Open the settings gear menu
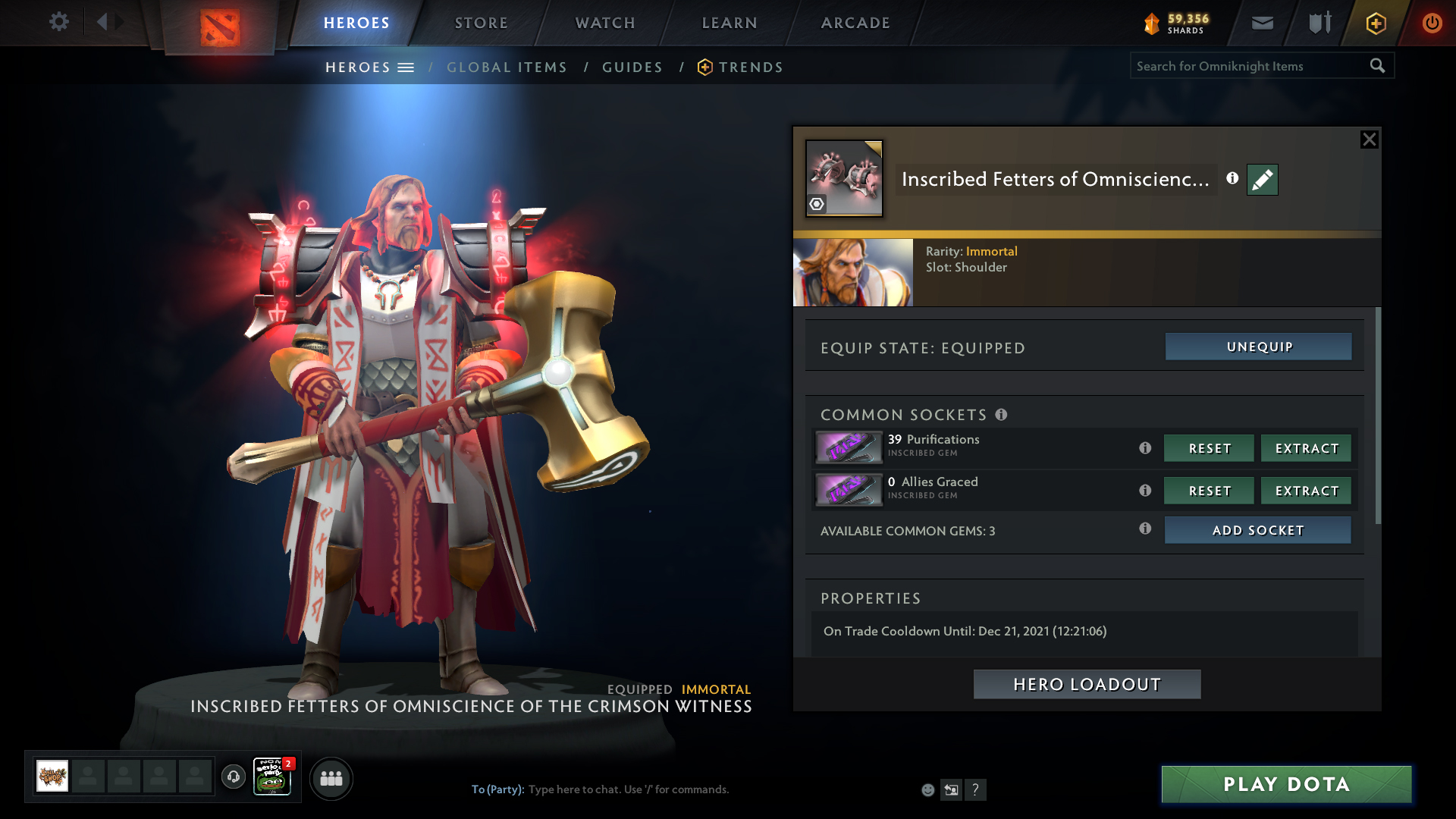This screenshot has width=1456, height=819. coord(59,22)
